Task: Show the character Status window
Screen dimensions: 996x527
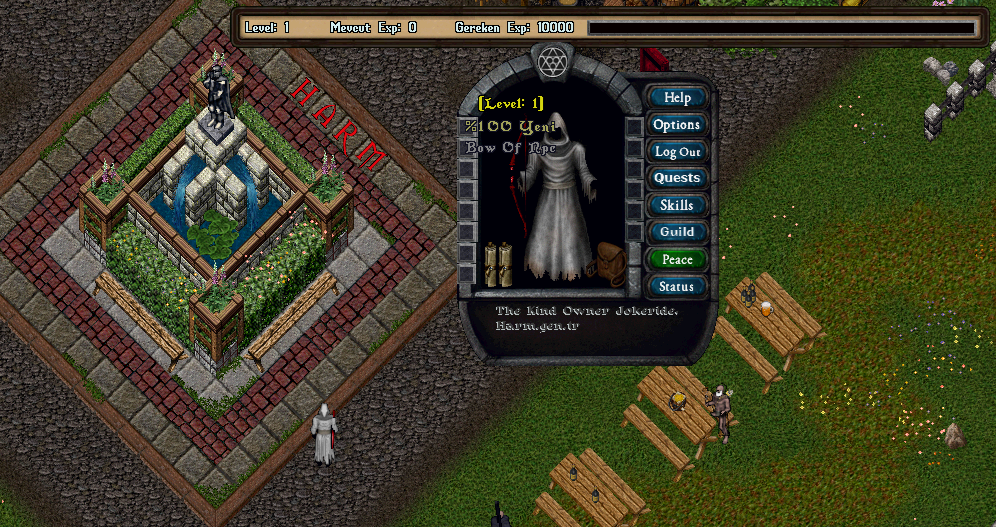Action: [677, 286]
